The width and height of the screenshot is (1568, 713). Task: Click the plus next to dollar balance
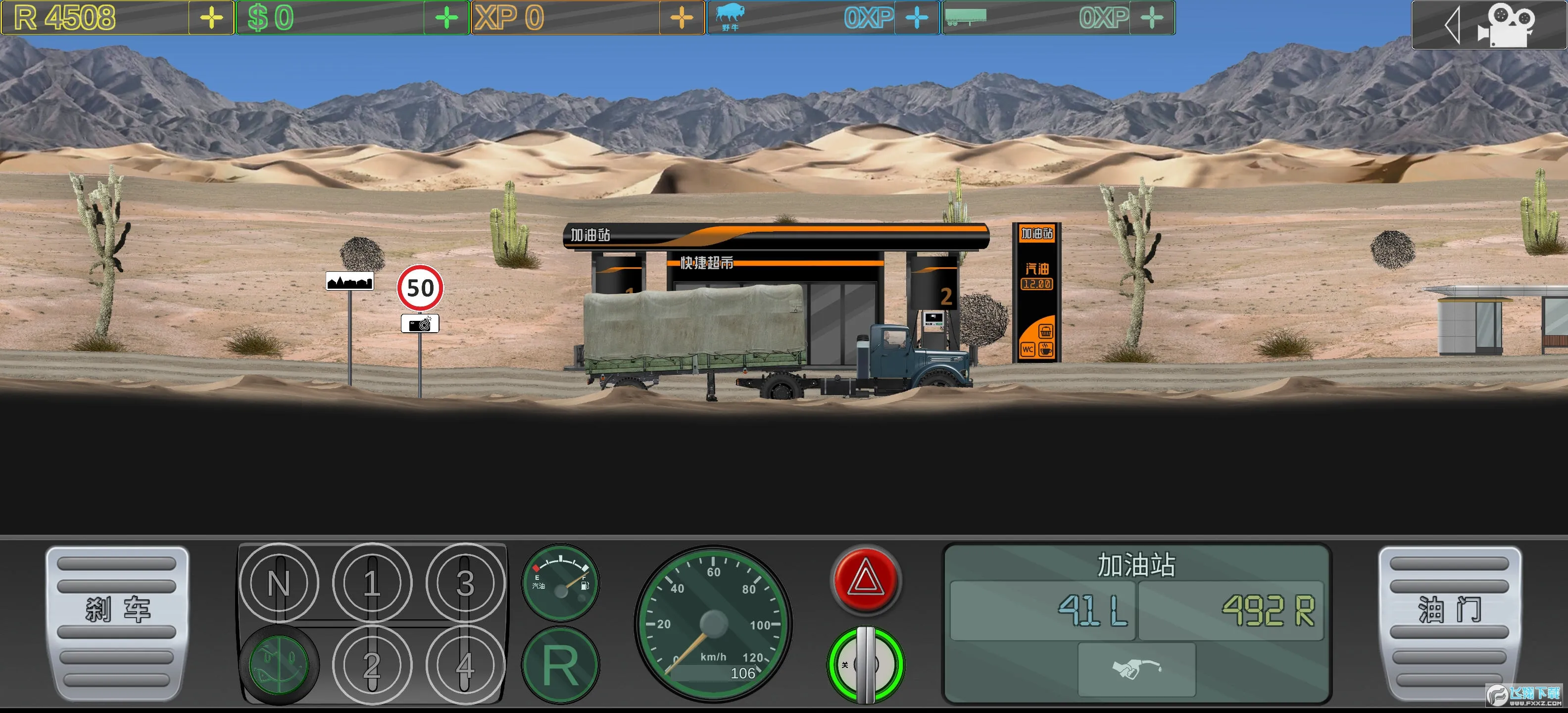click(447, 18)
